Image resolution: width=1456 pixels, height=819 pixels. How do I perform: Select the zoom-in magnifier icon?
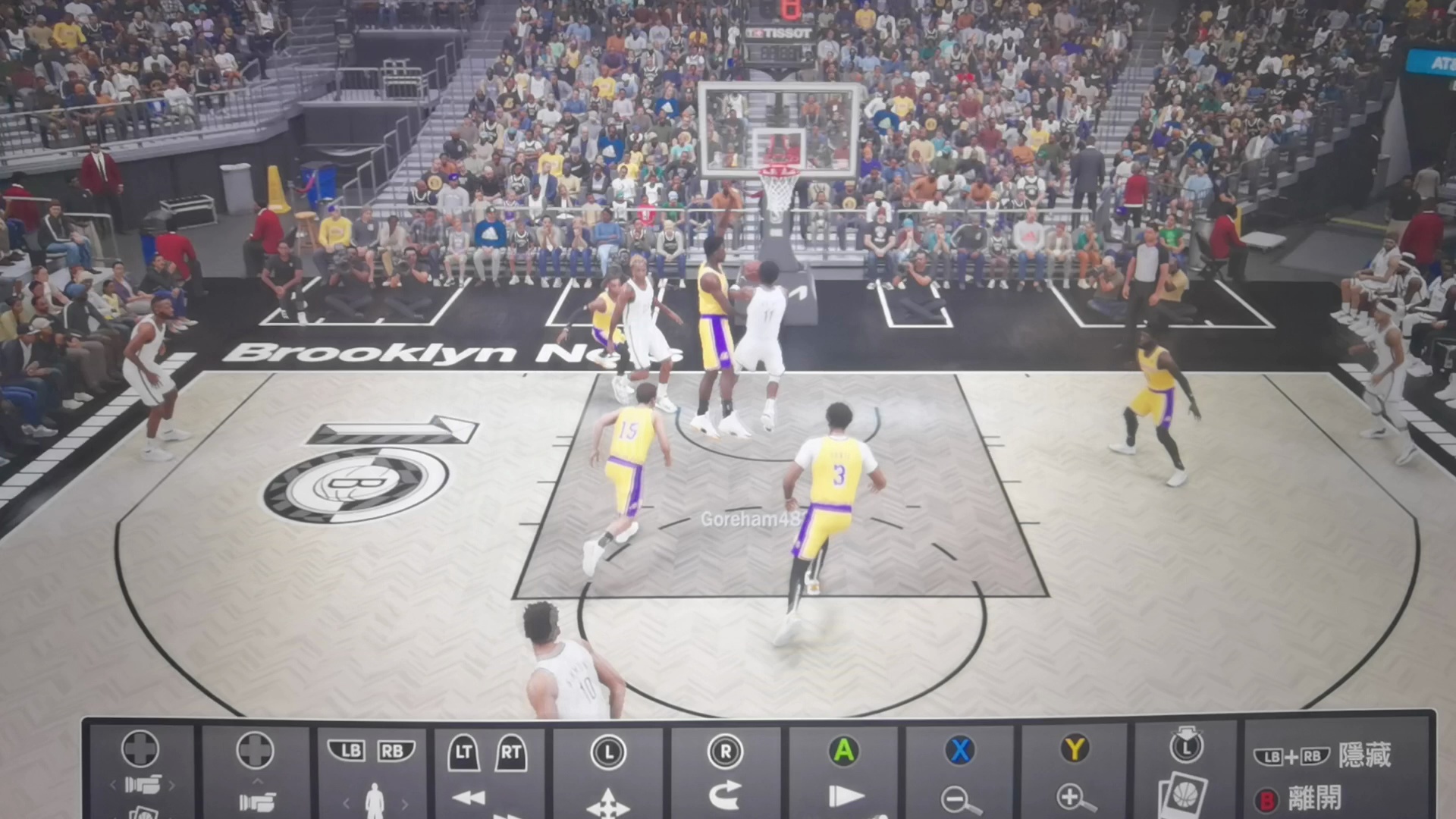(1075, 798)
